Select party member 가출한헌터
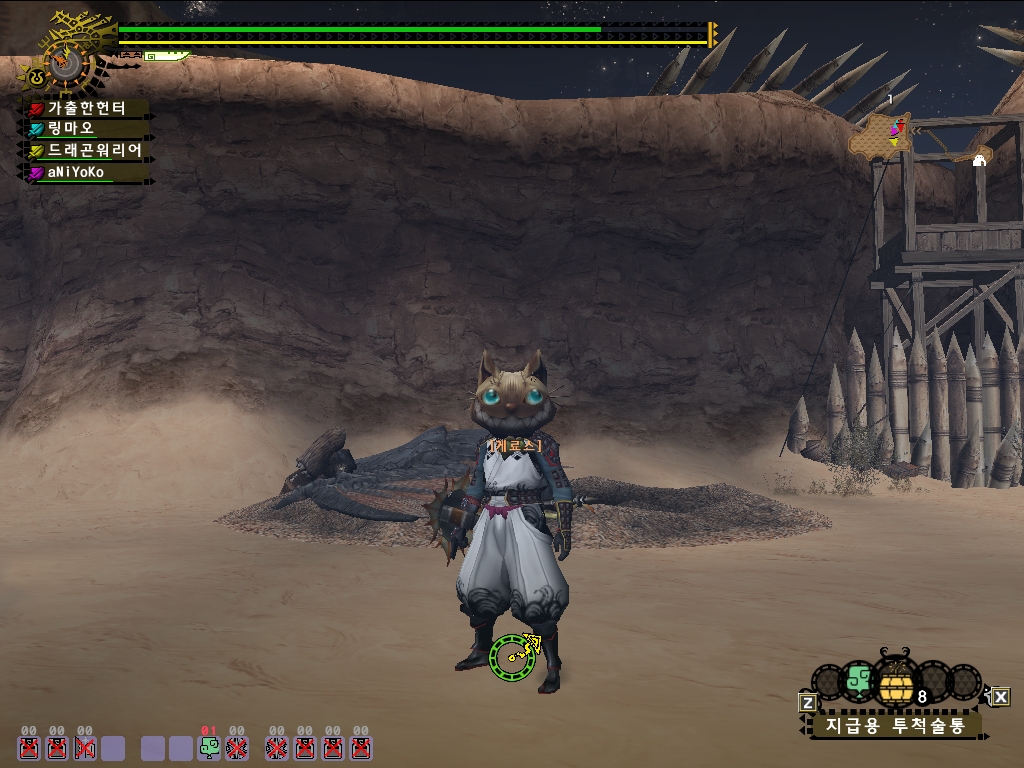Screen dimensions: 1024x768 (88, 108)
